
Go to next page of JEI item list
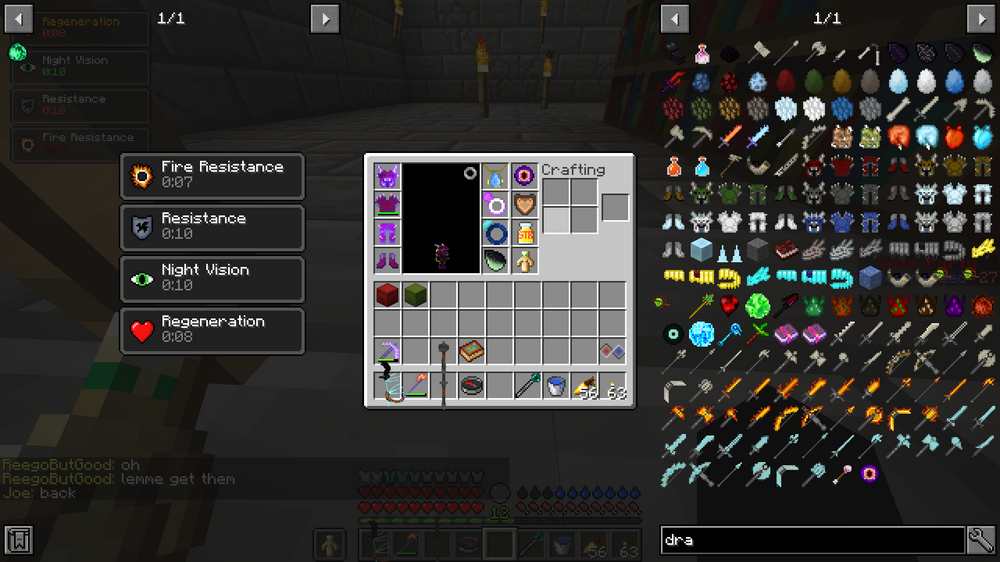(x=981, y=19)
